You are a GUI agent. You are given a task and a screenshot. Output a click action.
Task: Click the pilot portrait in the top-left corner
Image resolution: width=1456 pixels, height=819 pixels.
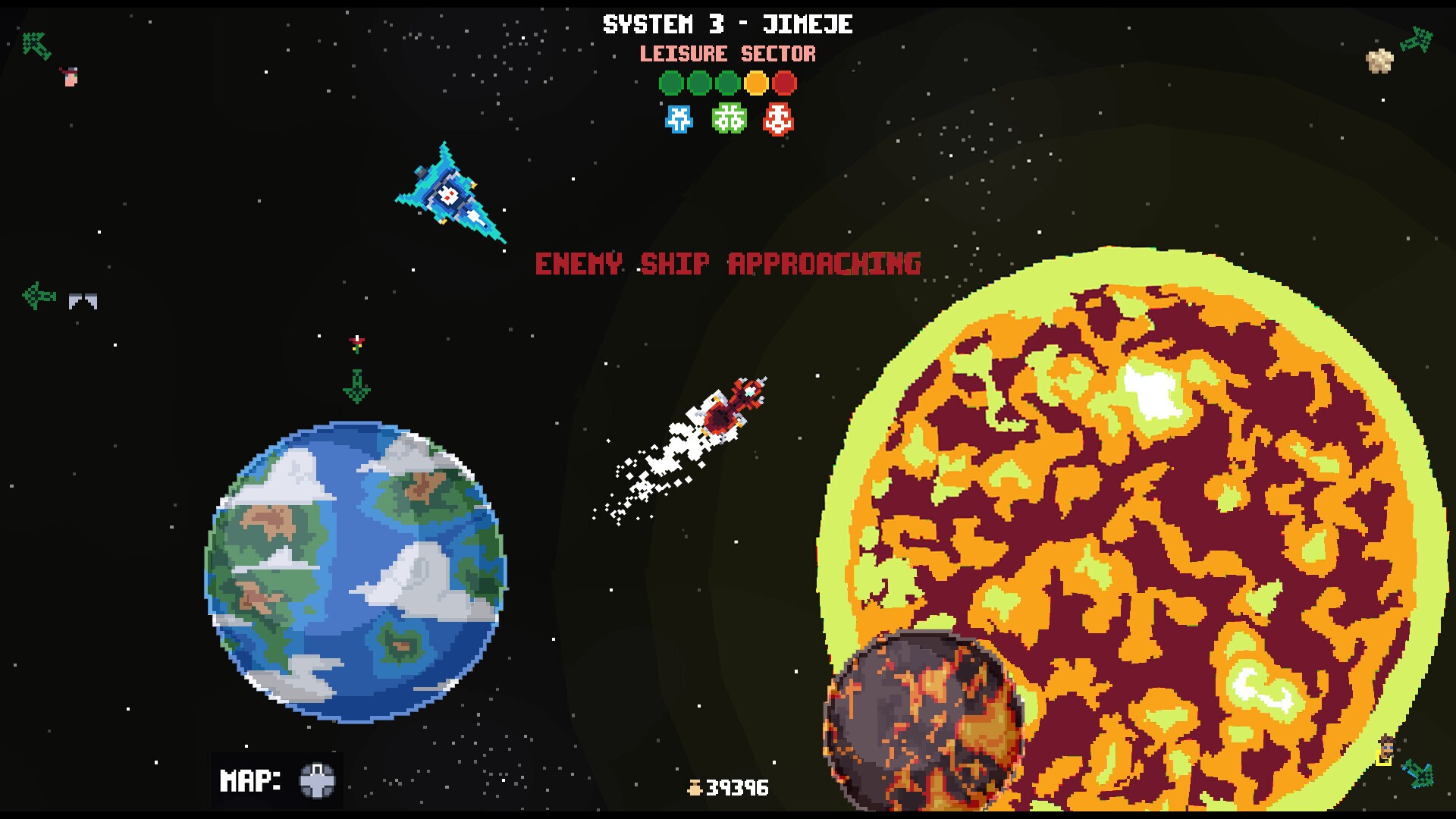click(70, 76)
